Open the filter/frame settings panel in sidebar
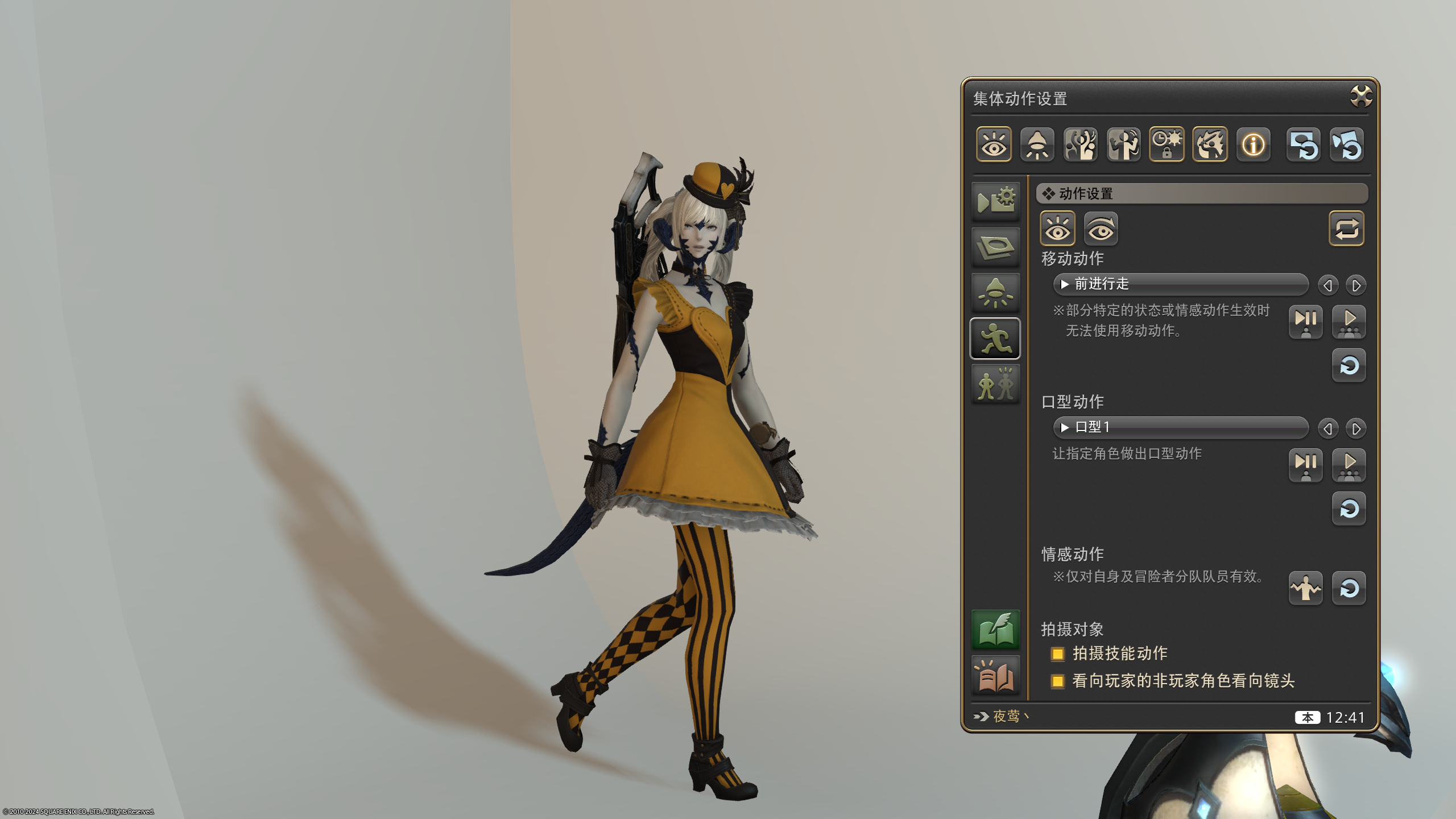1456x819 pixels. tap(995, 246)
